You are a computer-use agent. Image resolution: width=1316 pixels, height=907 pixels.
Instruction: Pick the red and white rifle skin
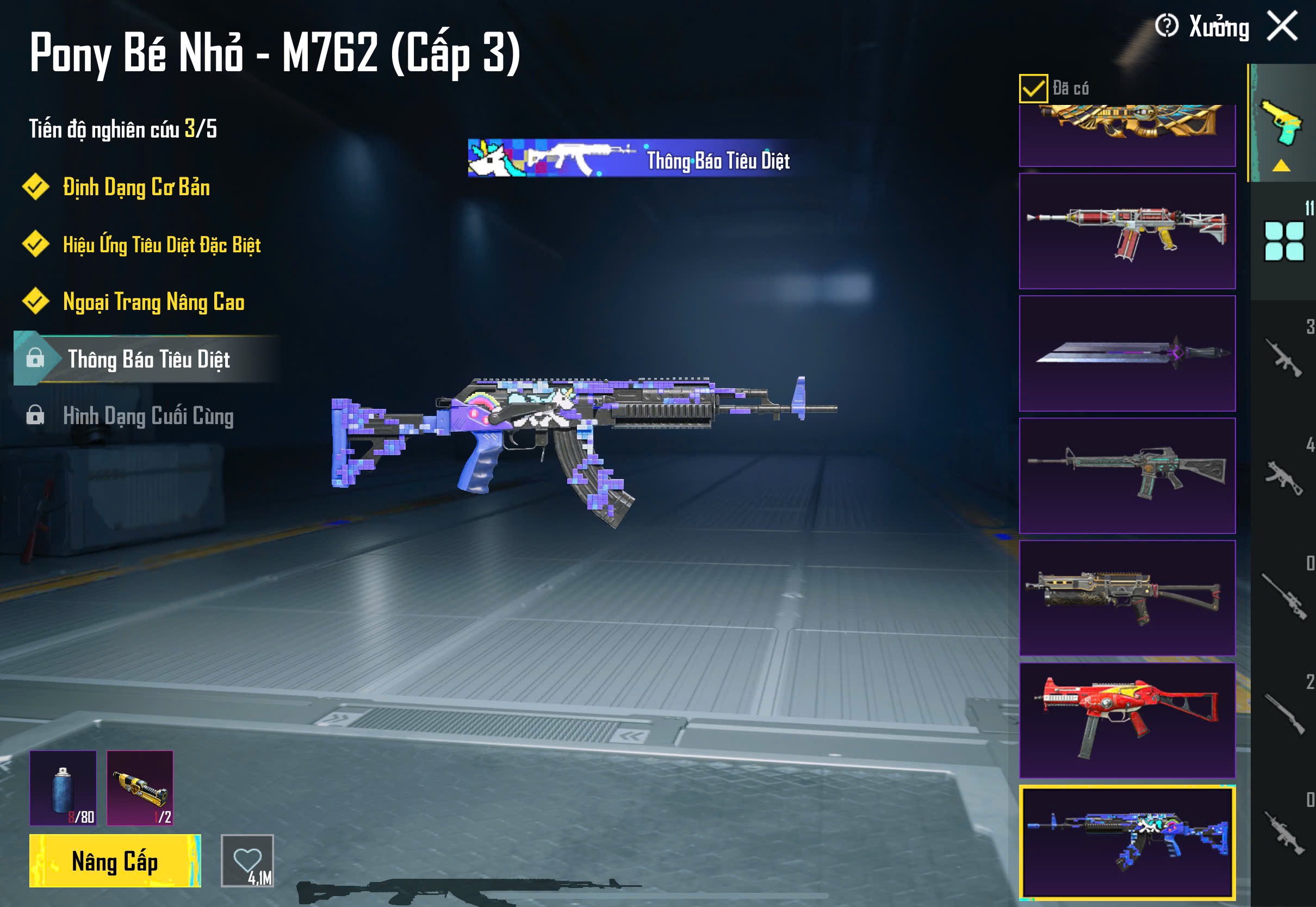(1127, 231)
